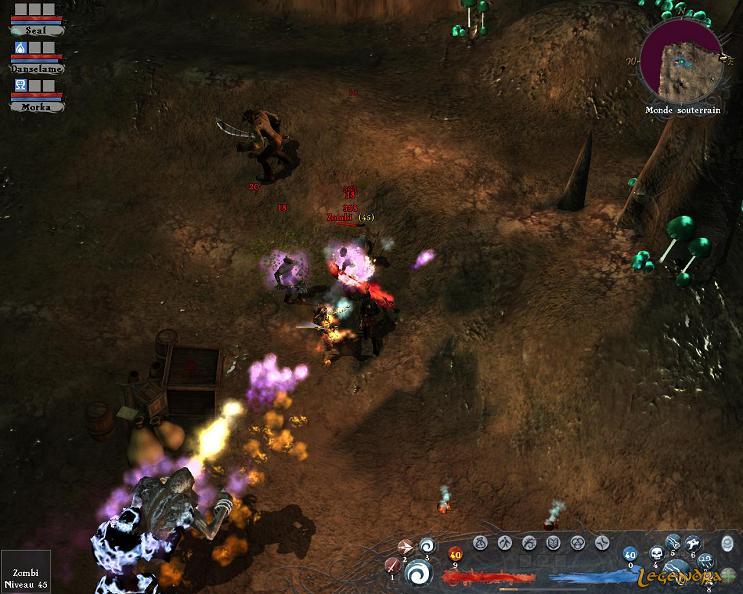Click the four-pointed star menu icon
This screenshot has height=594, width=743.
click(x=601, y=543)
